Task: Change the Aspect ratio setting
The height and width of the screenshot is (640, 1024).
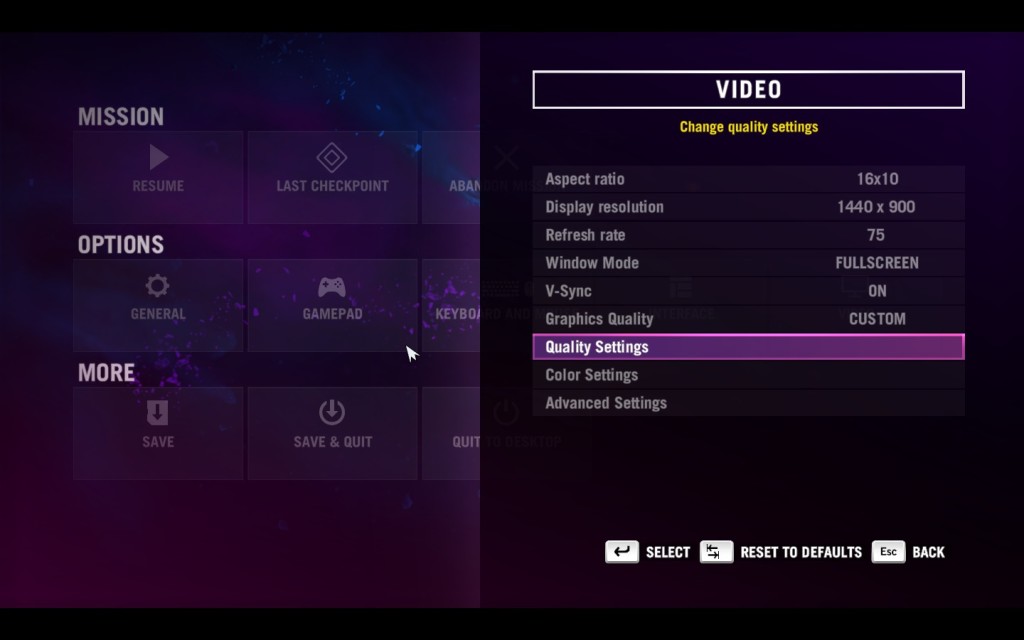Action: pos(748,179)
